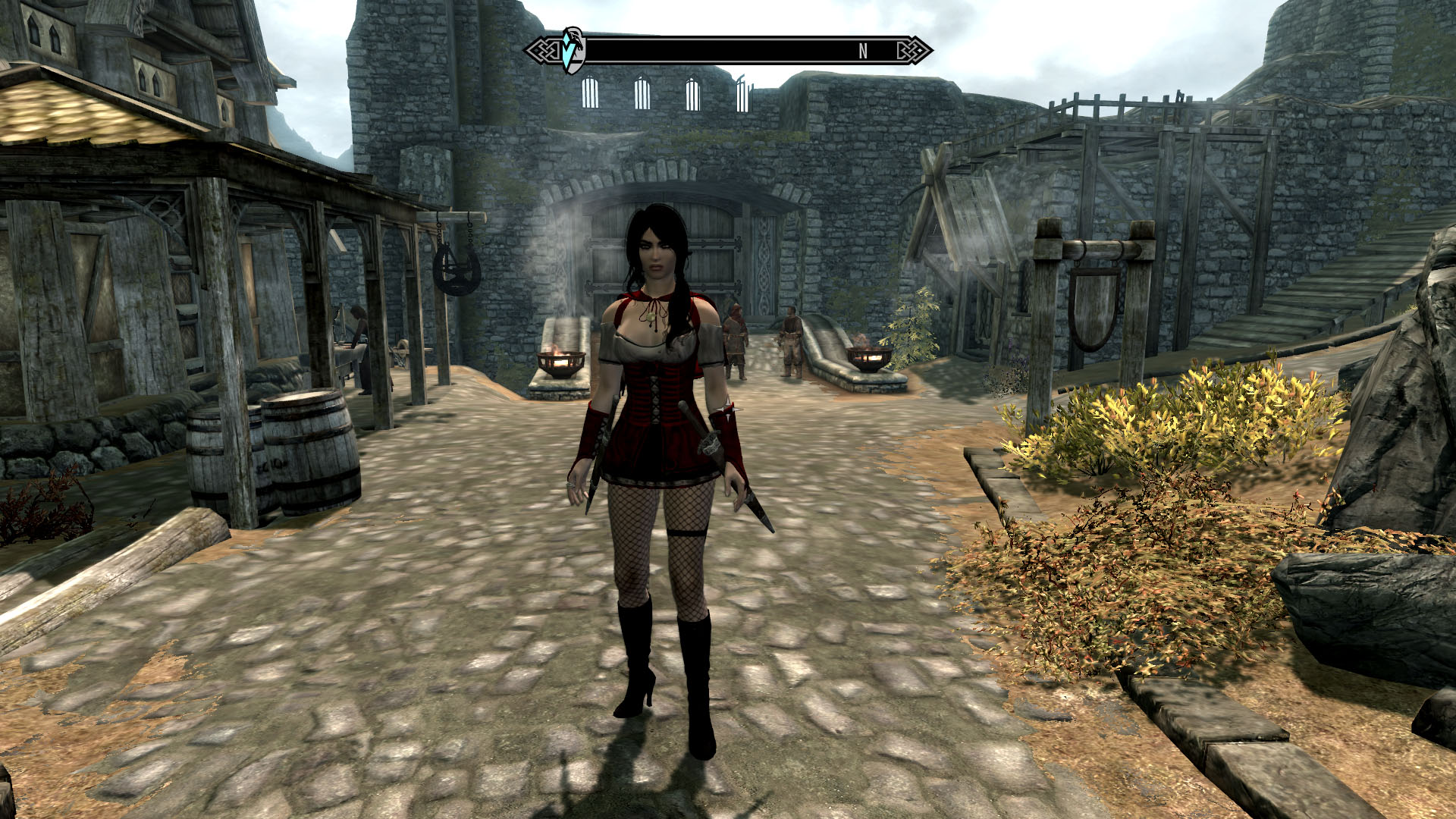Select the north N indicator on the compass

tap(863, 51)
